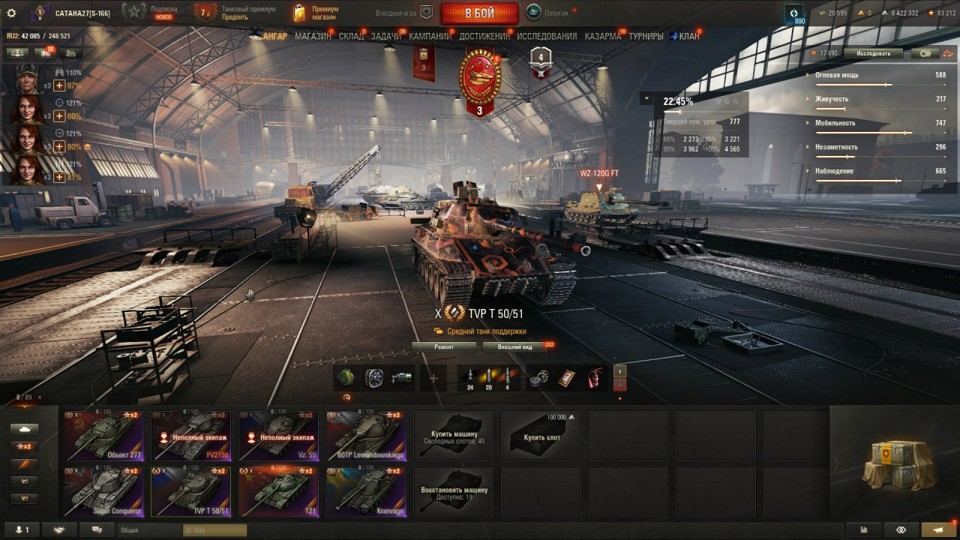The height and width of the screenshot is (540, 960).
Task: Click the Исследовать button
Action: tap(873, 53)
